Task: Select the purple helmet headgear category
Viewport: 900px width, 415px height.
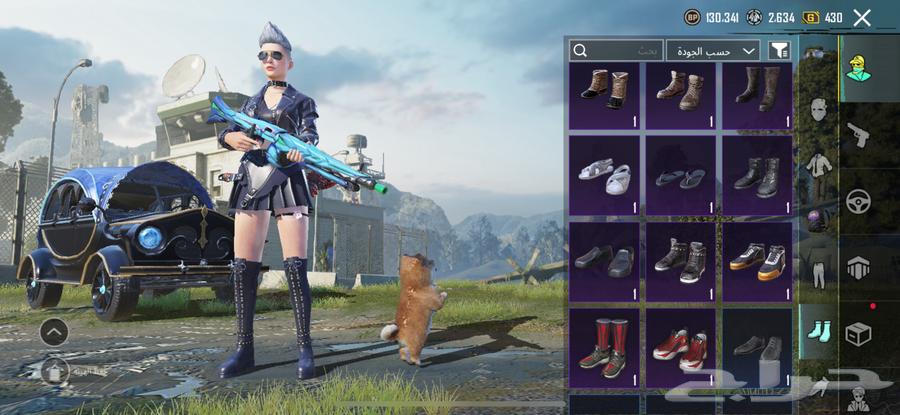Action: click(x=817, y=220)
